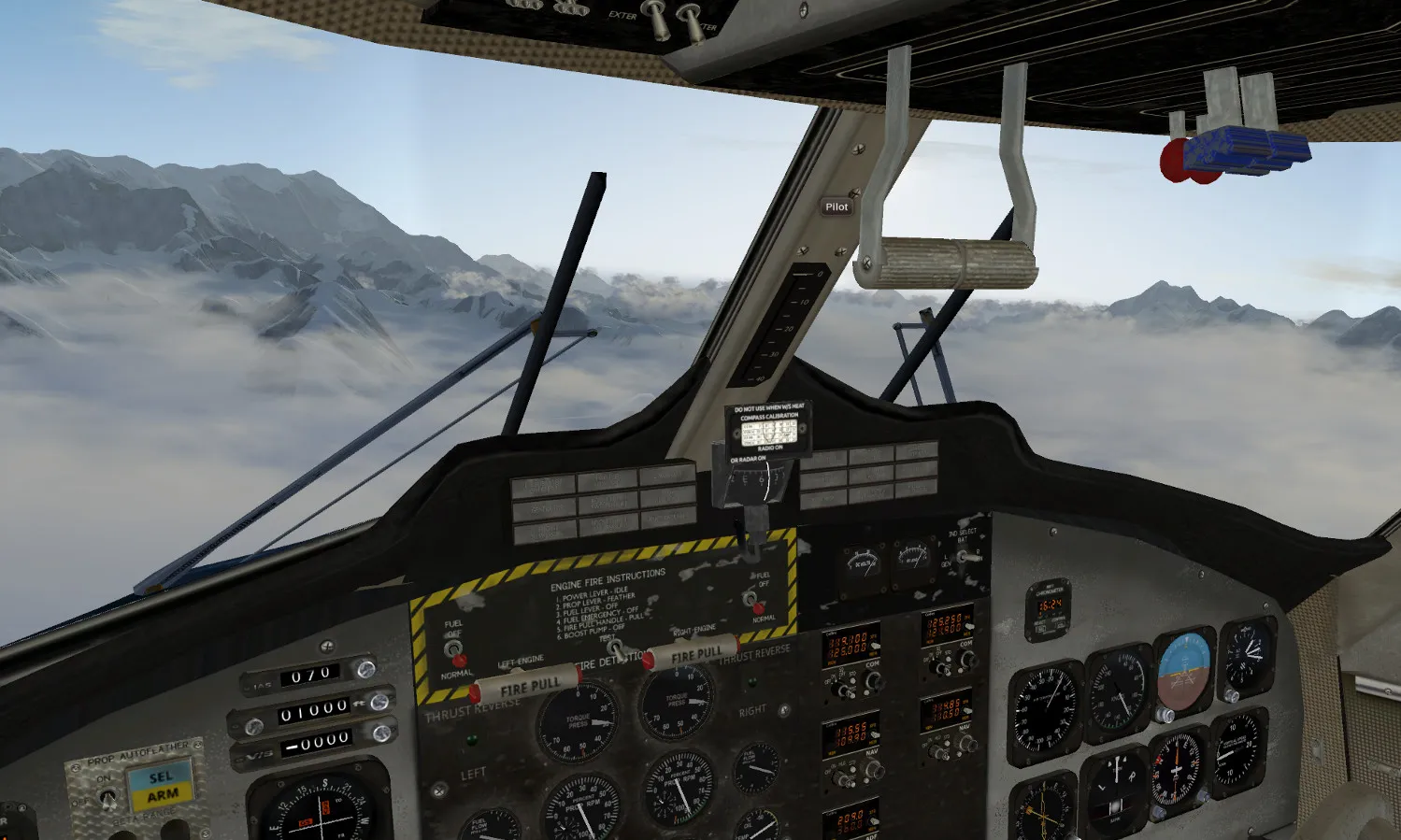Screen dimensions: 1401x840
Task: Turn the IAS 070 selector knob
Action: (365, 668)
